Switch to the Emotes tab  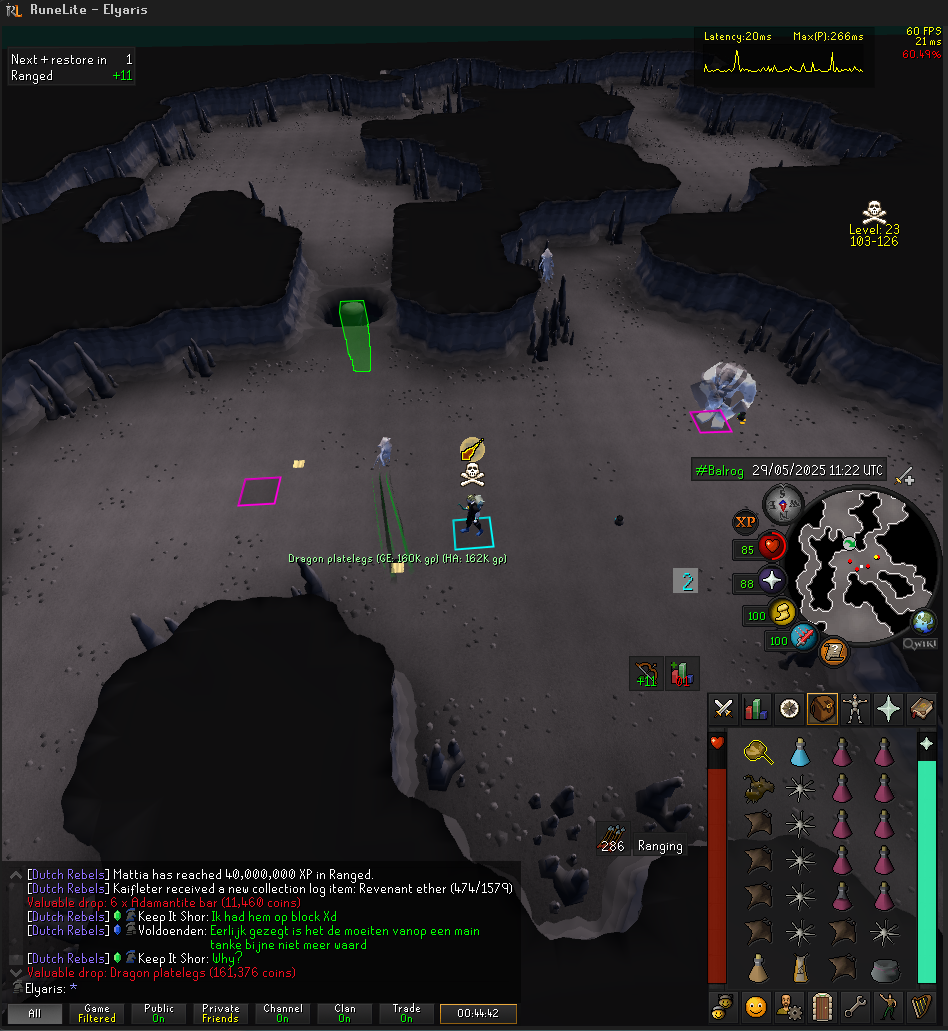888,1005
